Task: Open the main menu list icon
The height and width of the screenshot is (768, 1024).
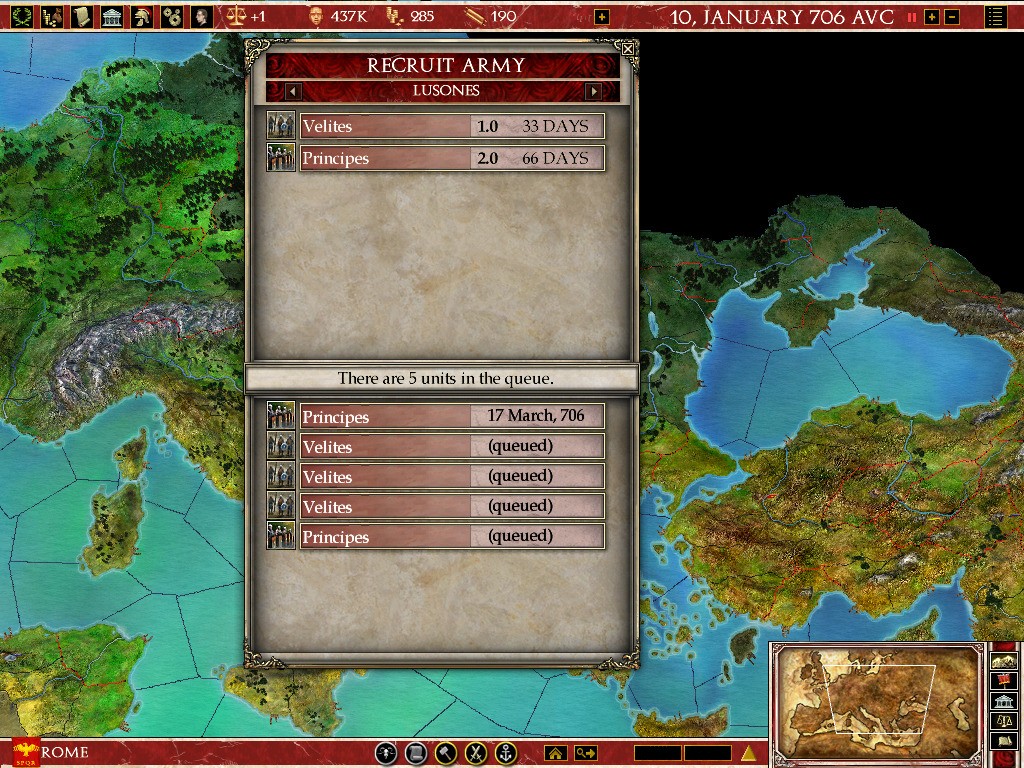Action: click(x=996, y=17)
